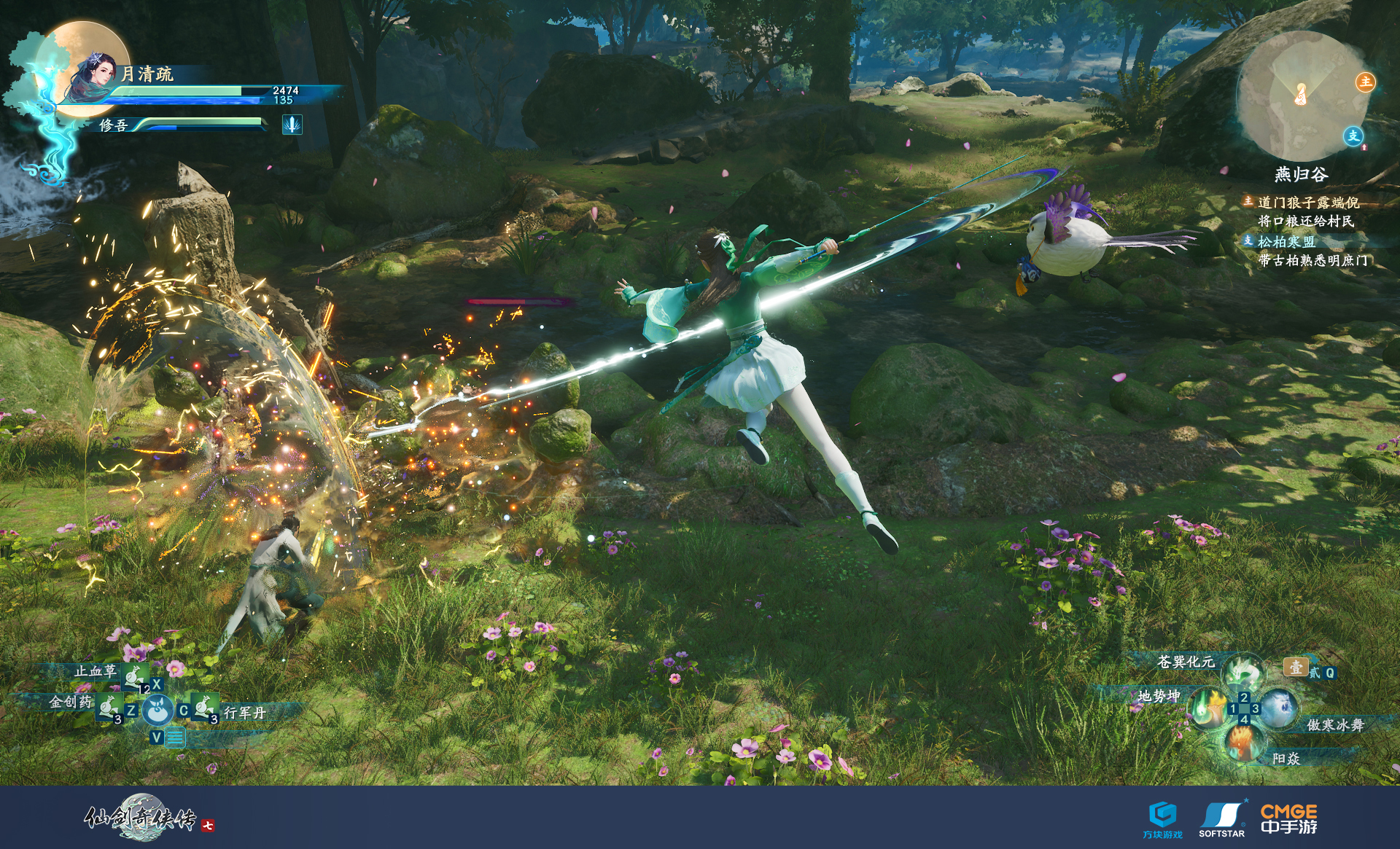This screenshot has width=1400, height=849.
Task: Activate the 地势坤 earth skill
Action: click(1209, 708)
